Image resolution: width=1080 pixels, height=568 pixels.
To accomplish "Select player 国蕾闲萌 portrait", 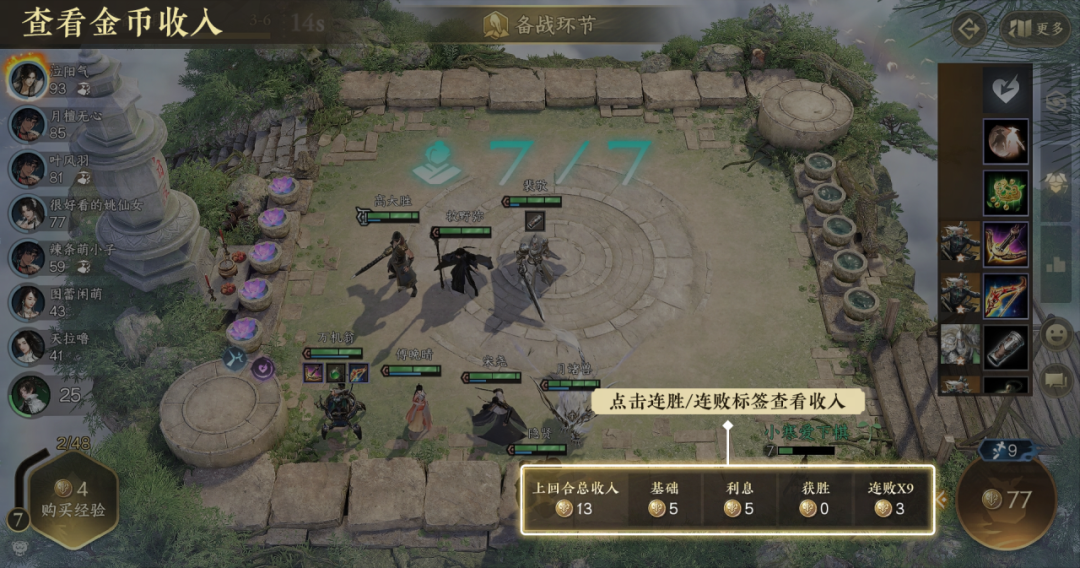I will (x=28, y=301).
